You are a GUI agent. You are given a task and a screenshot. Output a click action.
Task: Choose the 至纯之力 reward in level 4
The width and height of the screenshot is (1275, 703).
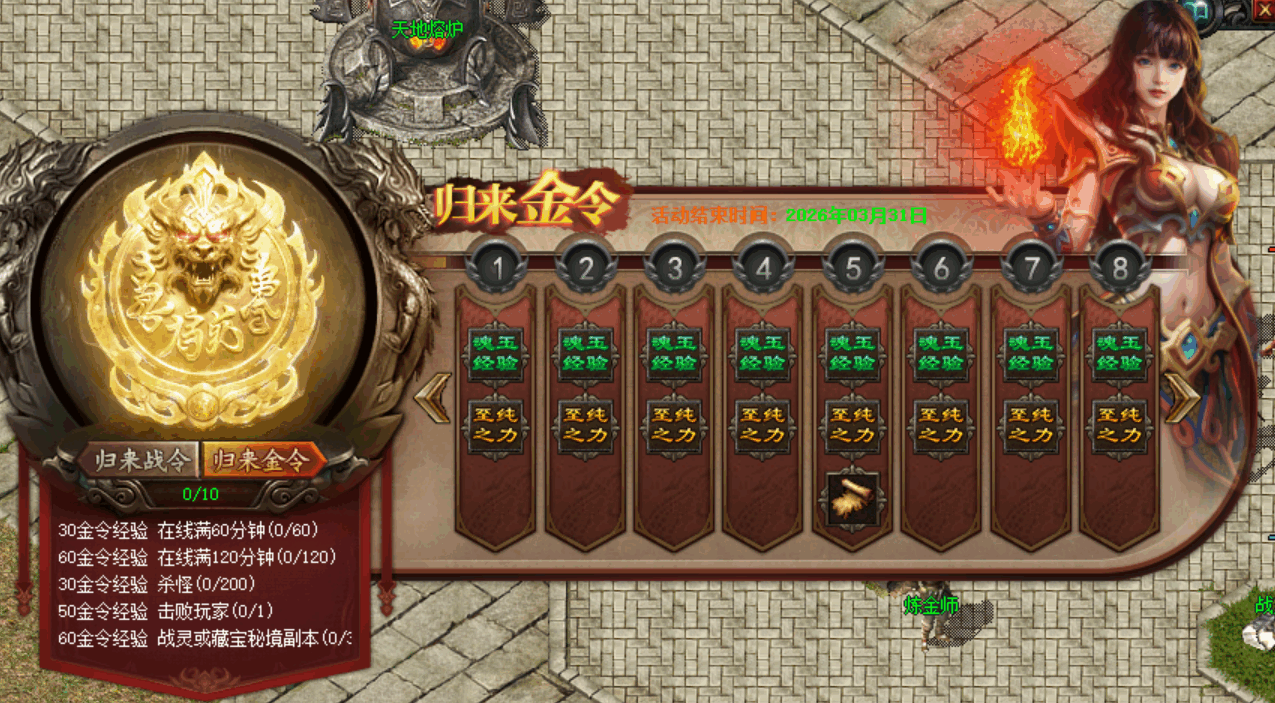point(763,425)
